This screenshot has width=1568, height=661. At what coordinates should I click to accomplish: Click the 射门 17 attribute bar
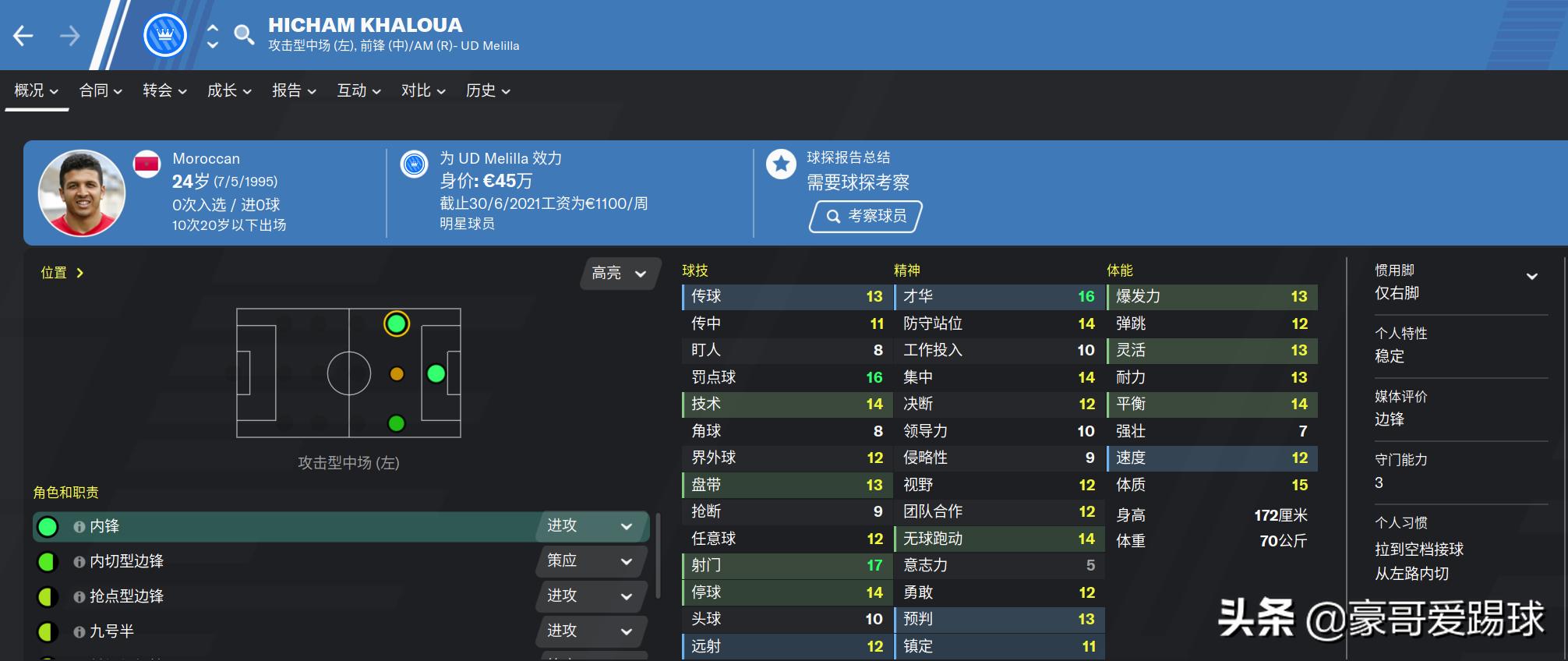(x=786, y=564)
